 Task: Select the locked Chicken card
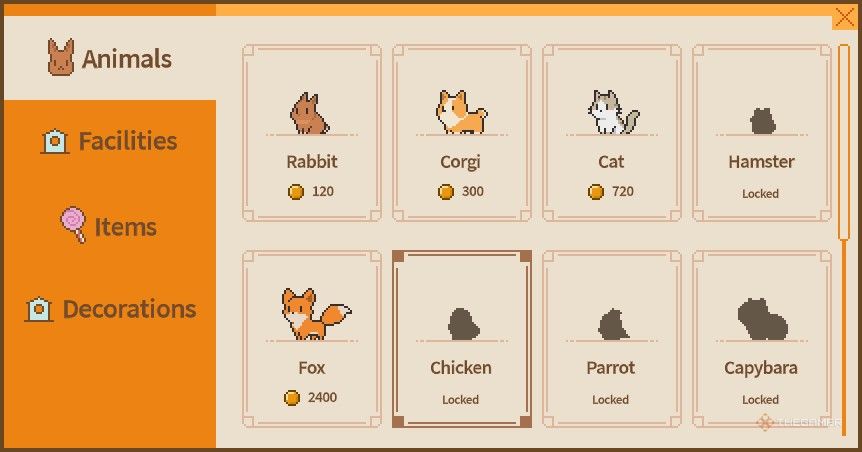click(x=461, y=338)
